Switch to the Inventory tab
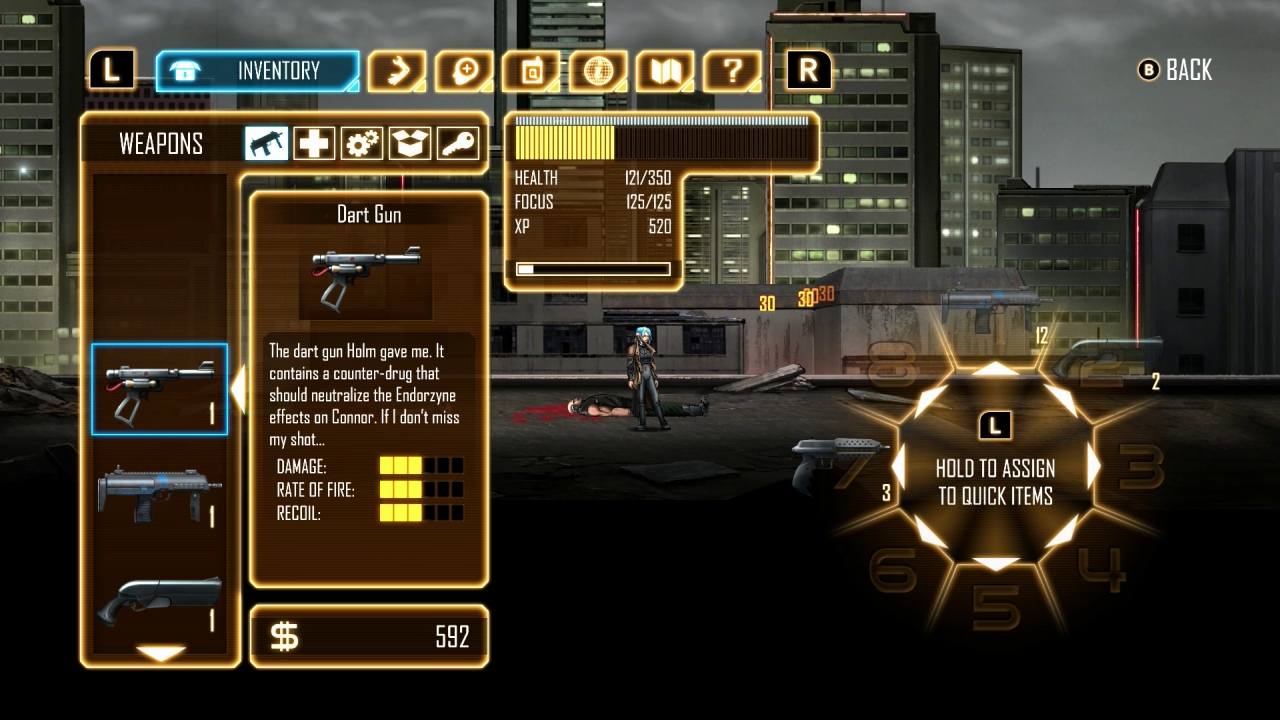1280x720 pixels. coord(257,70)
